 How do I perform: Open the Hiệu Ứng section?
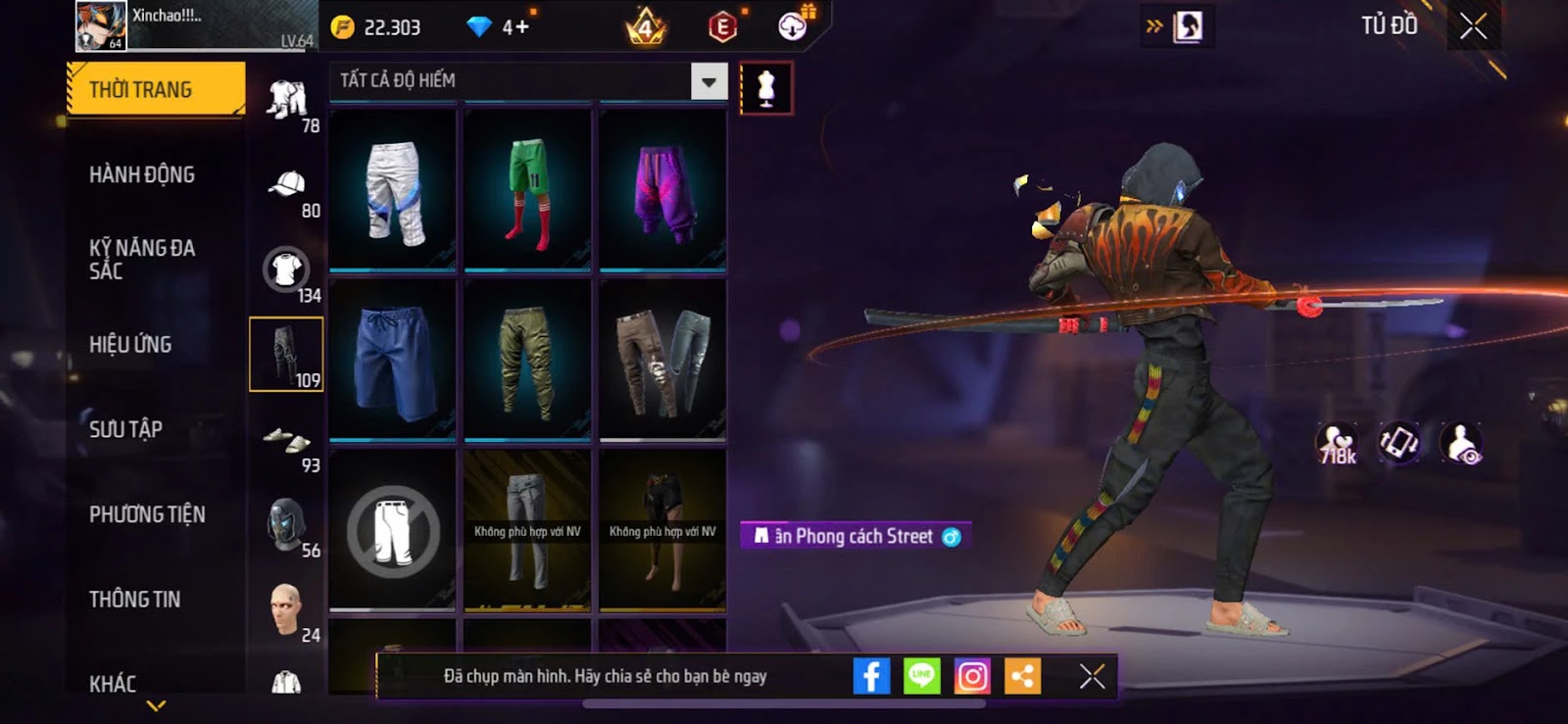point(130,344)
